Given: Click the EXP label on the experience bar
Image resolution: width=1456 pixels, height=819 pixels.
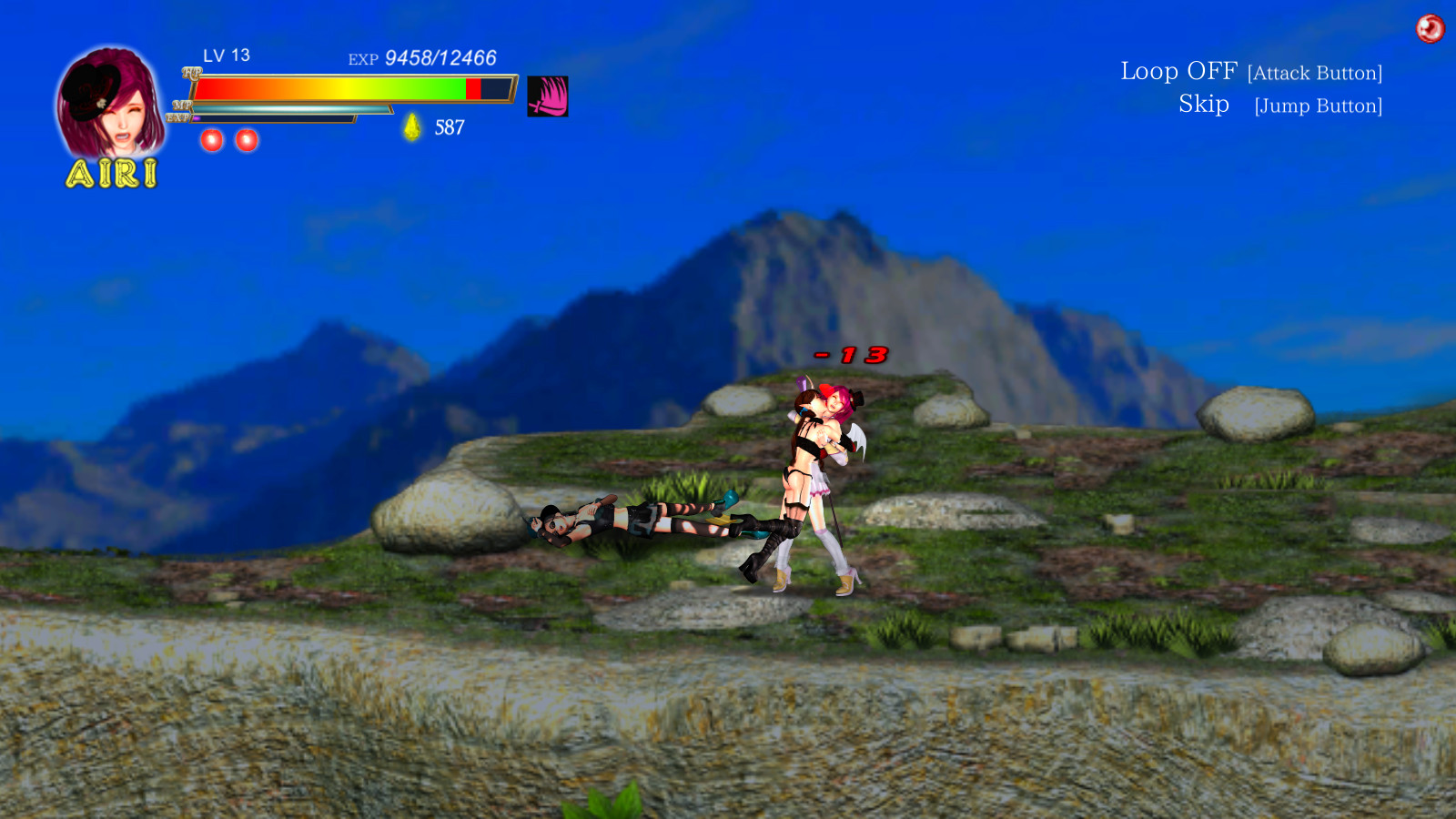Looking at the screenshot, I should coord(178,116).
